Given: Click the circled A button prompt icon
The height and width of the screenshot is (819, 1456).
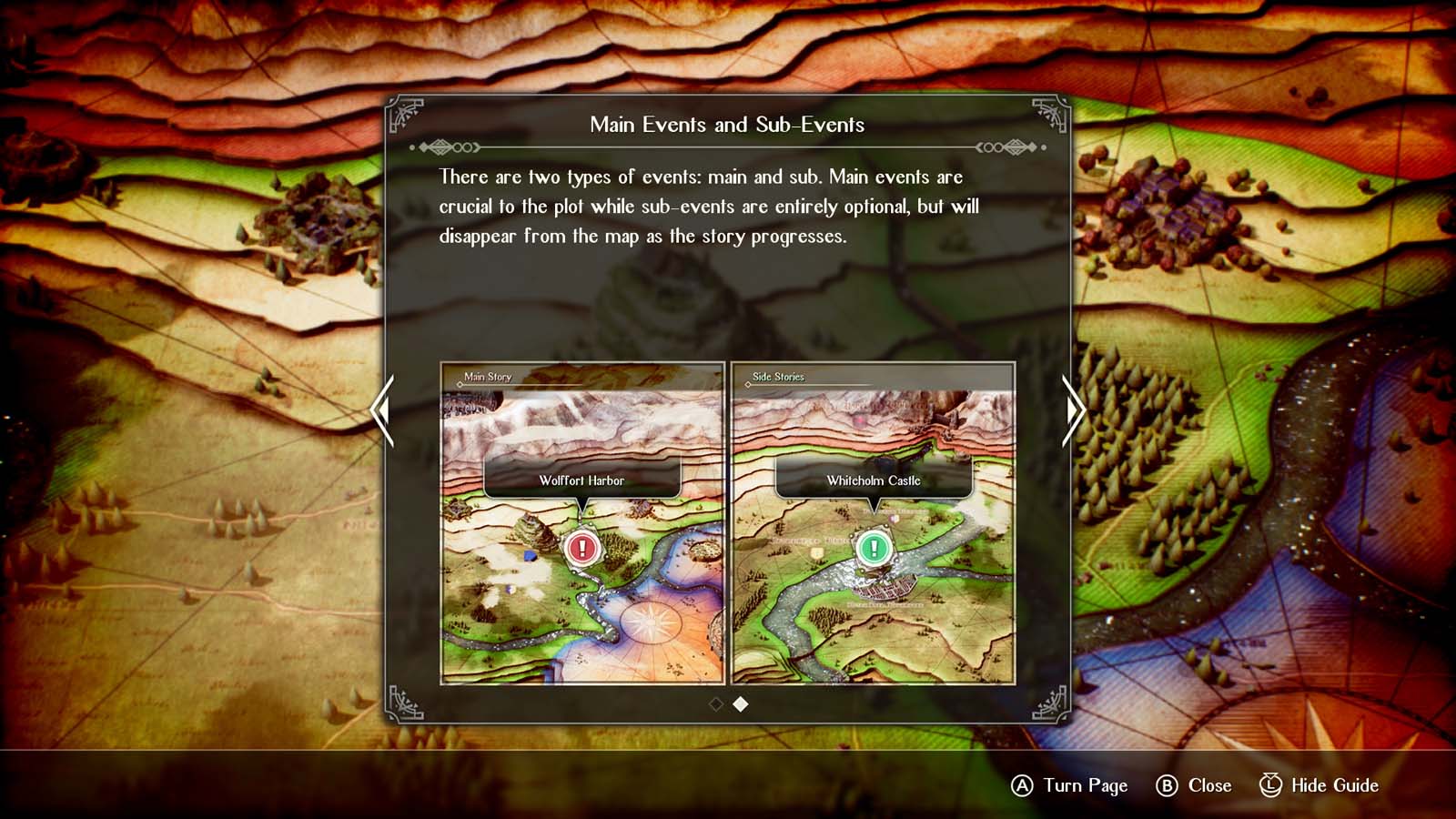Looking at the screenshot, I should pyautogui.click(x=1022, y=785).
